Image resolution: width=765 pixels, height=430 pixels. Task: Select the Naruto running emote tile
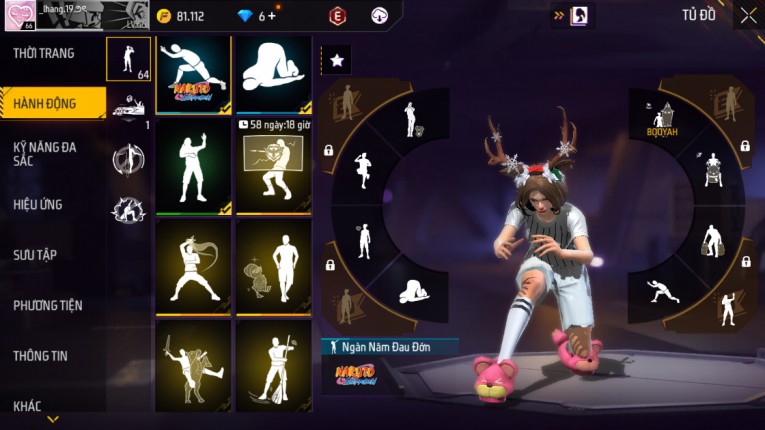(193, 74)
